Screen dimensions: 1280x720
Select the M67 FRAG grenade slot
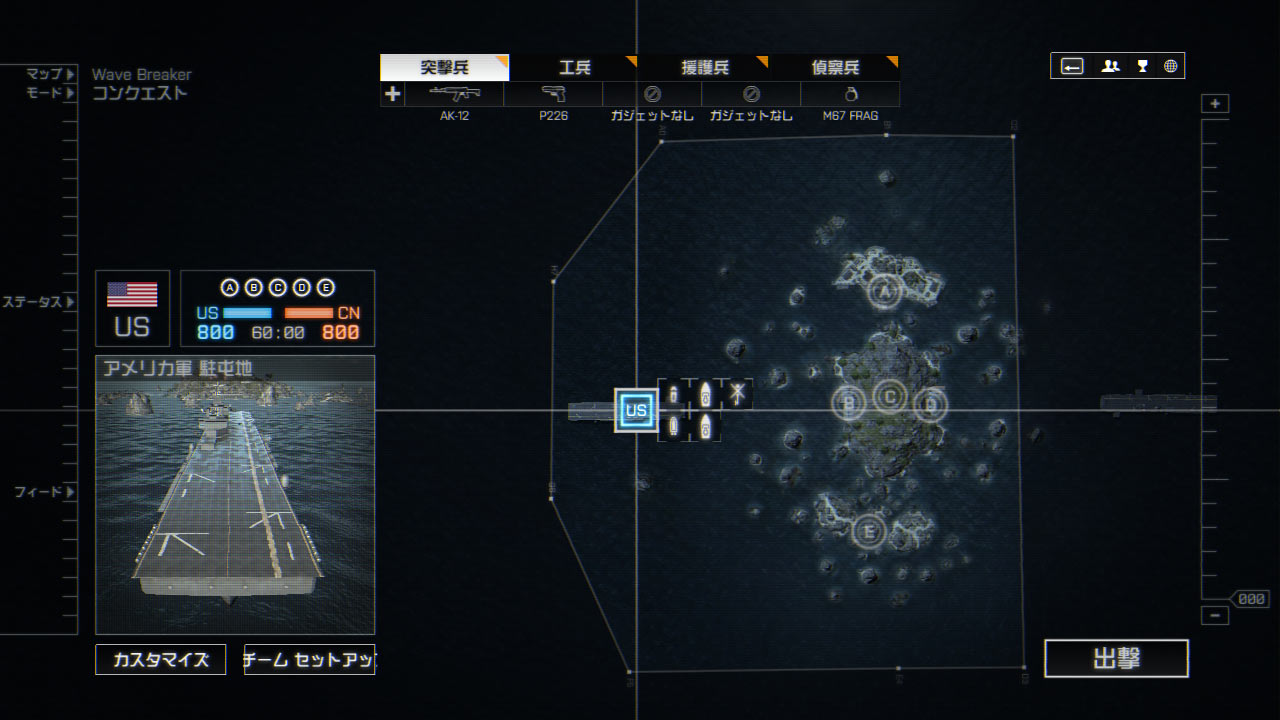coord(850,95)
